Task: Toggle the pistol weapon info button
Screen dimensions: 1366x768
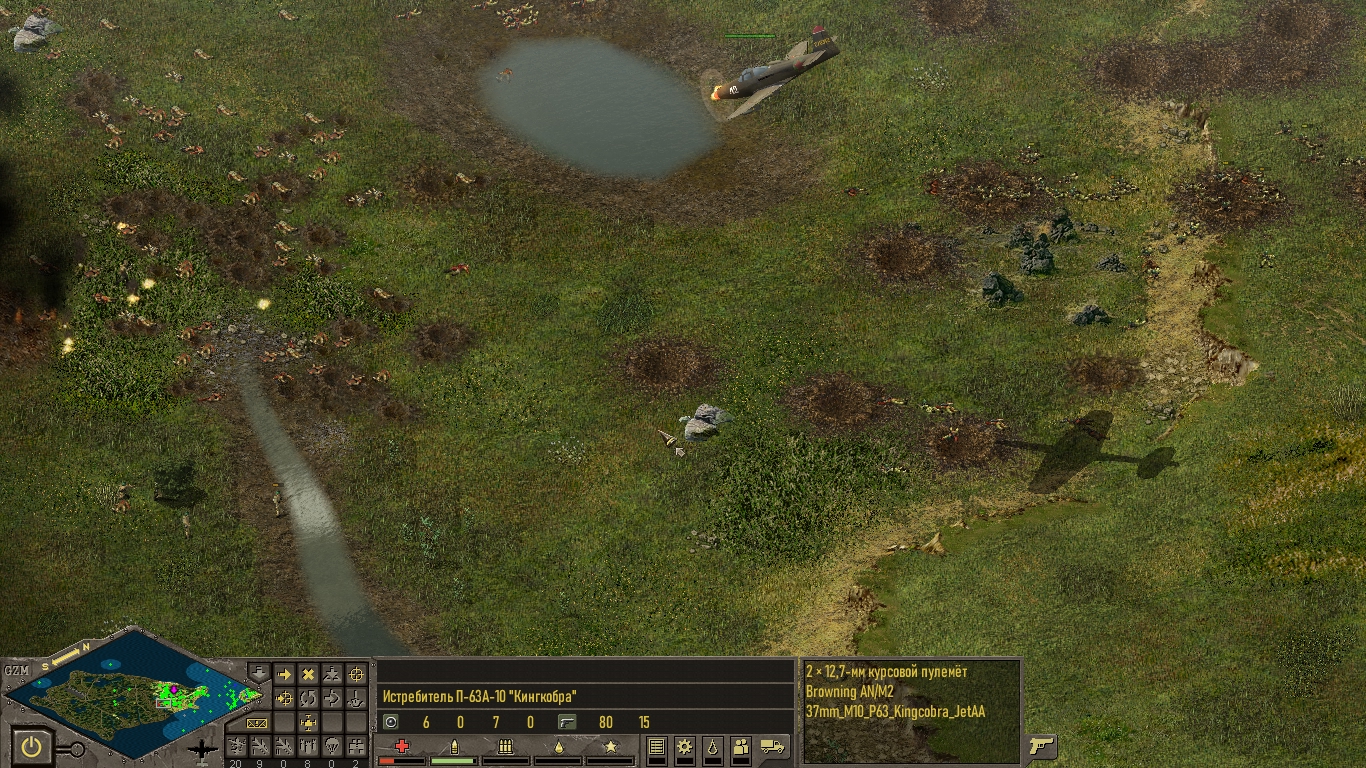Action: point(1042,746)
